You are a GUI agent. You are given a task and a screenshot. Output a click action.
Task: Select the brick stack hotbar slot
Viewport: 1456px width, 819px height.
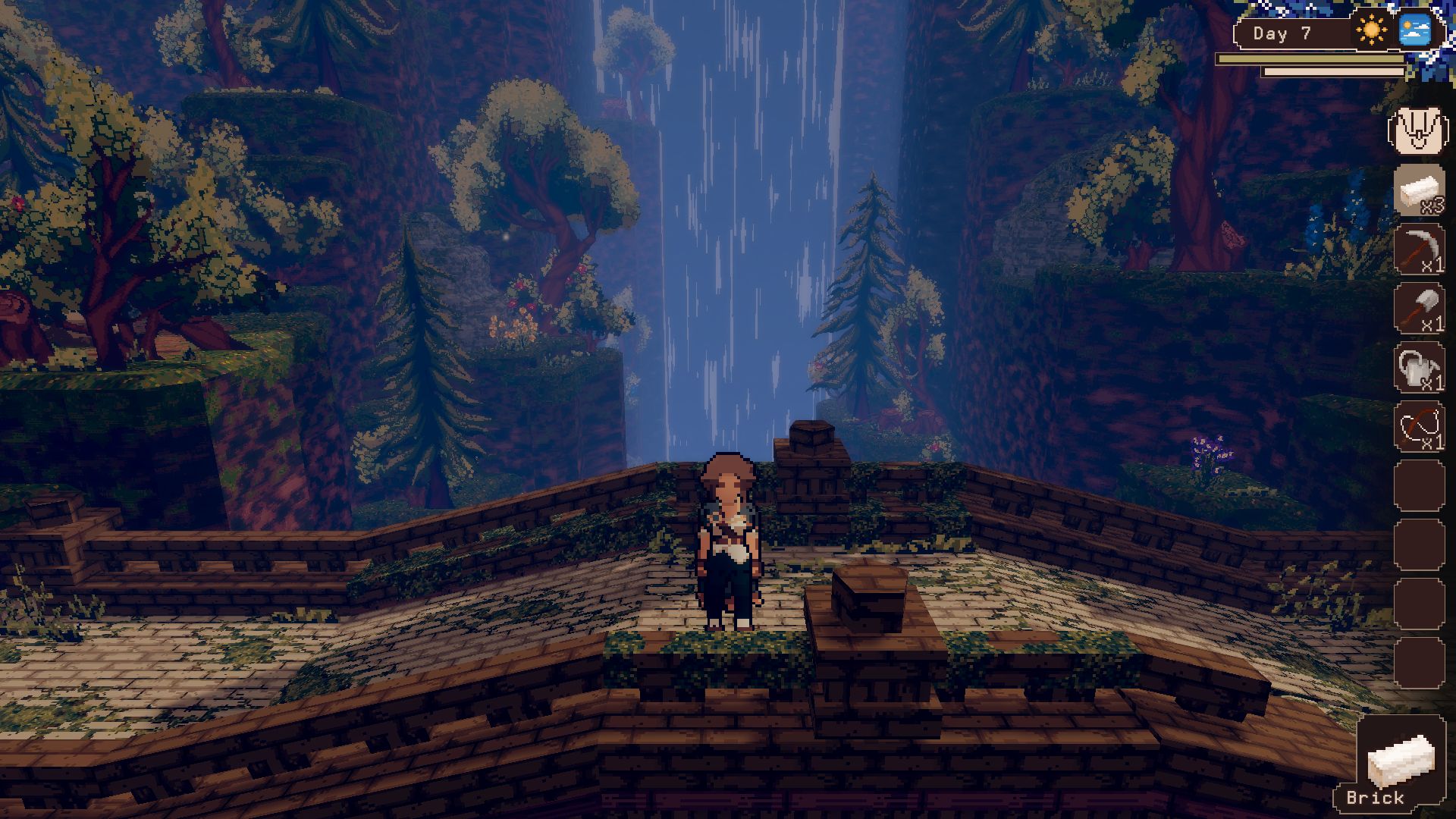coord(1419,190)
